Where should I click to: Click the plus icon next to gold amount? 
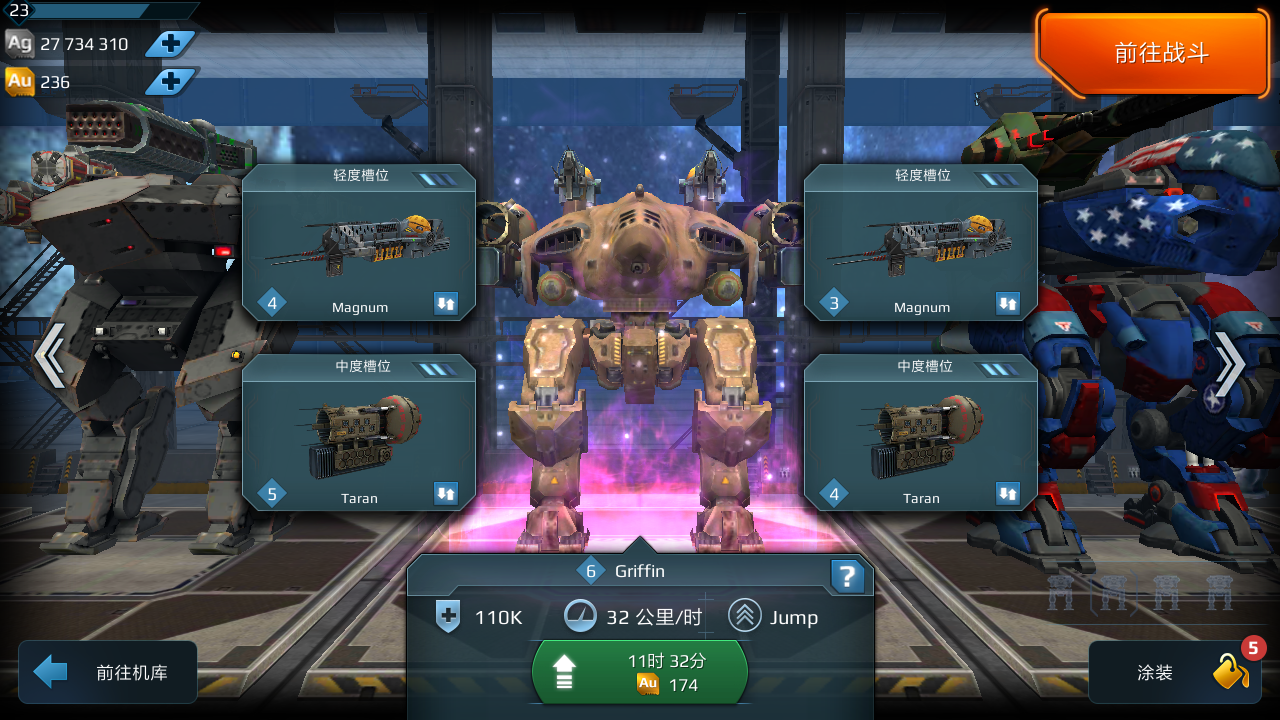tap(170, 82)
